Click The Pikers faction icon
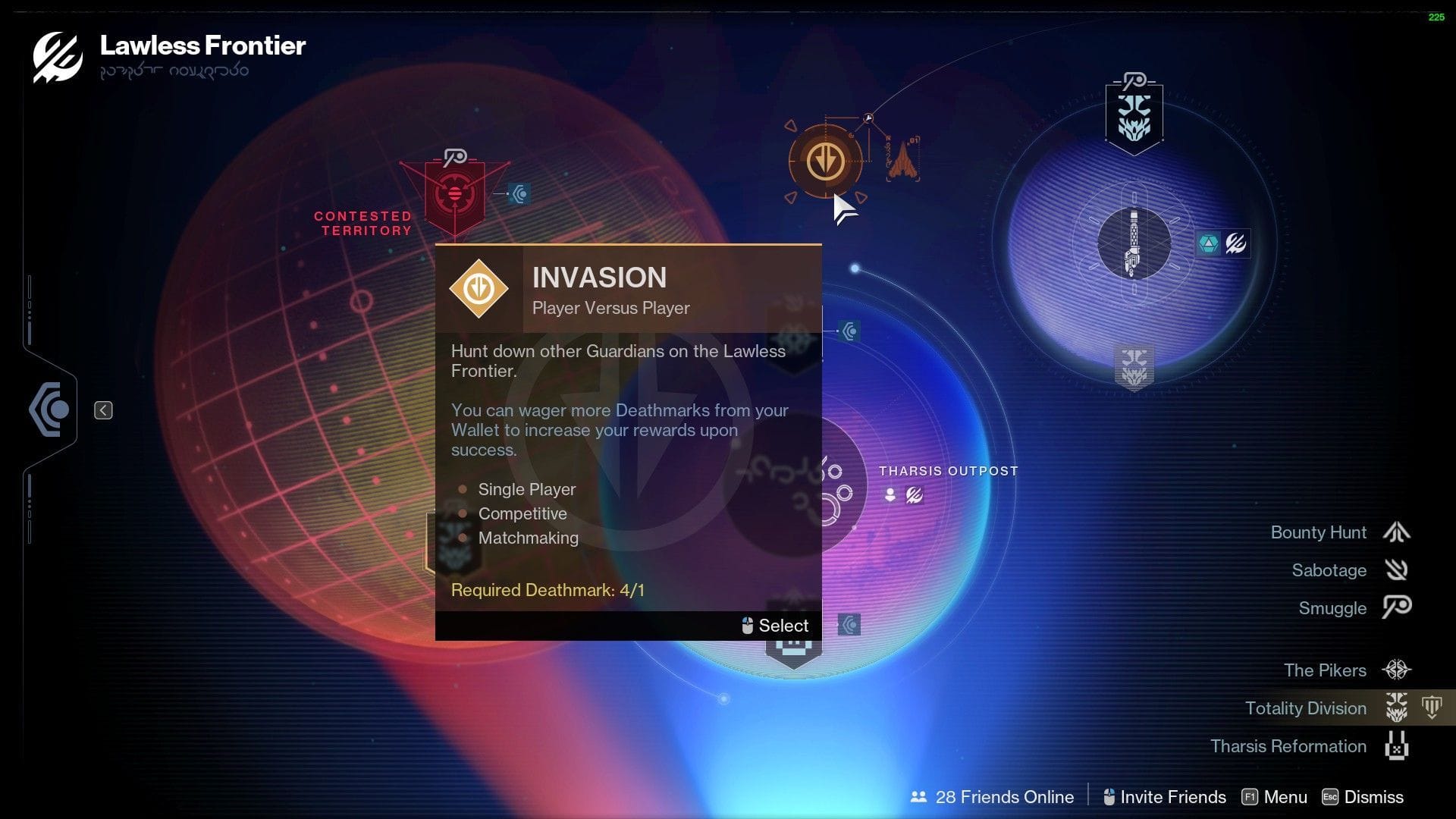The height and width of the screenshot is (819, 1456). (1399, 670)
